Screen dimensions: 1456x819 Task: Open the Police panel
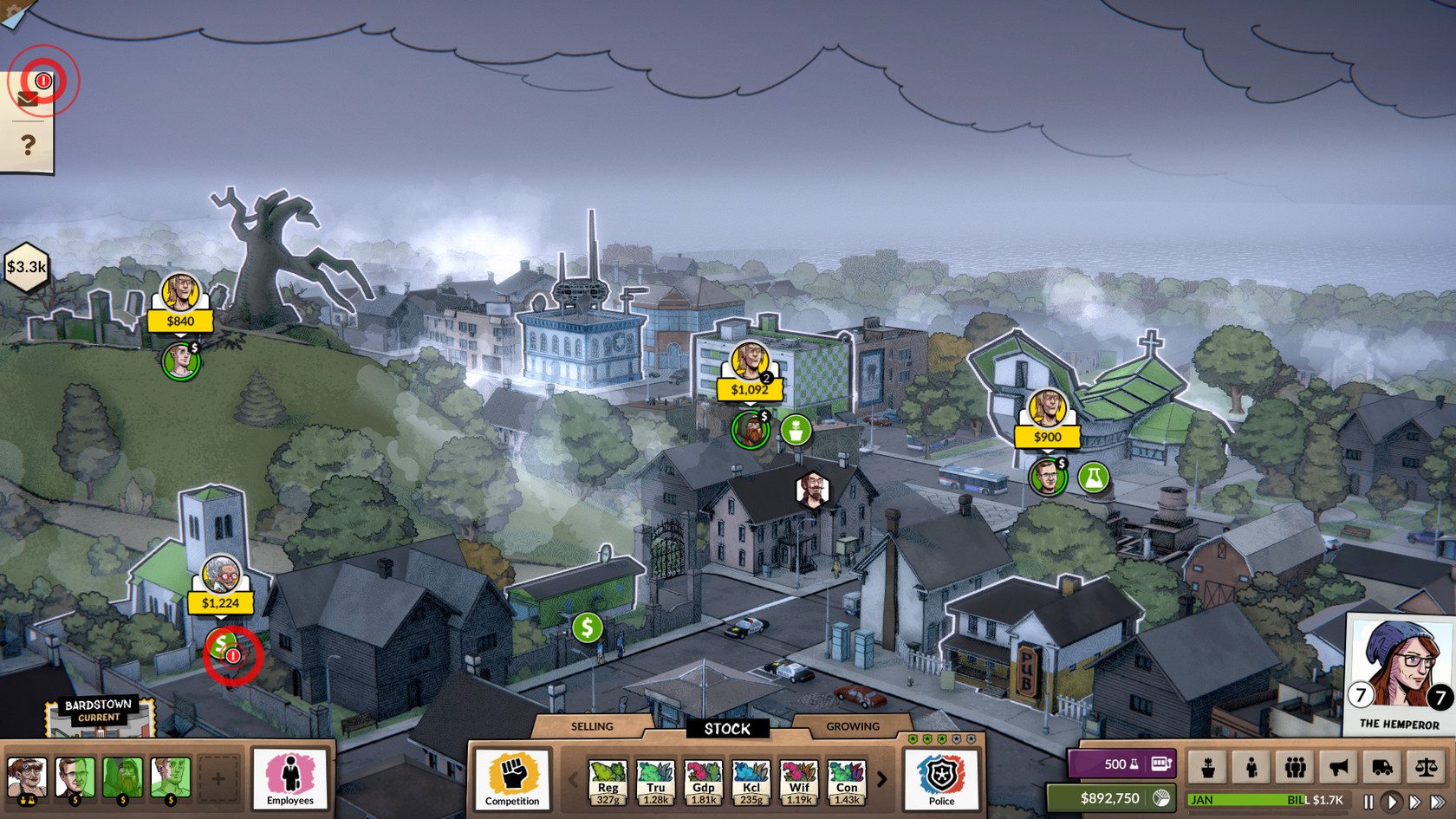[941, 778]
